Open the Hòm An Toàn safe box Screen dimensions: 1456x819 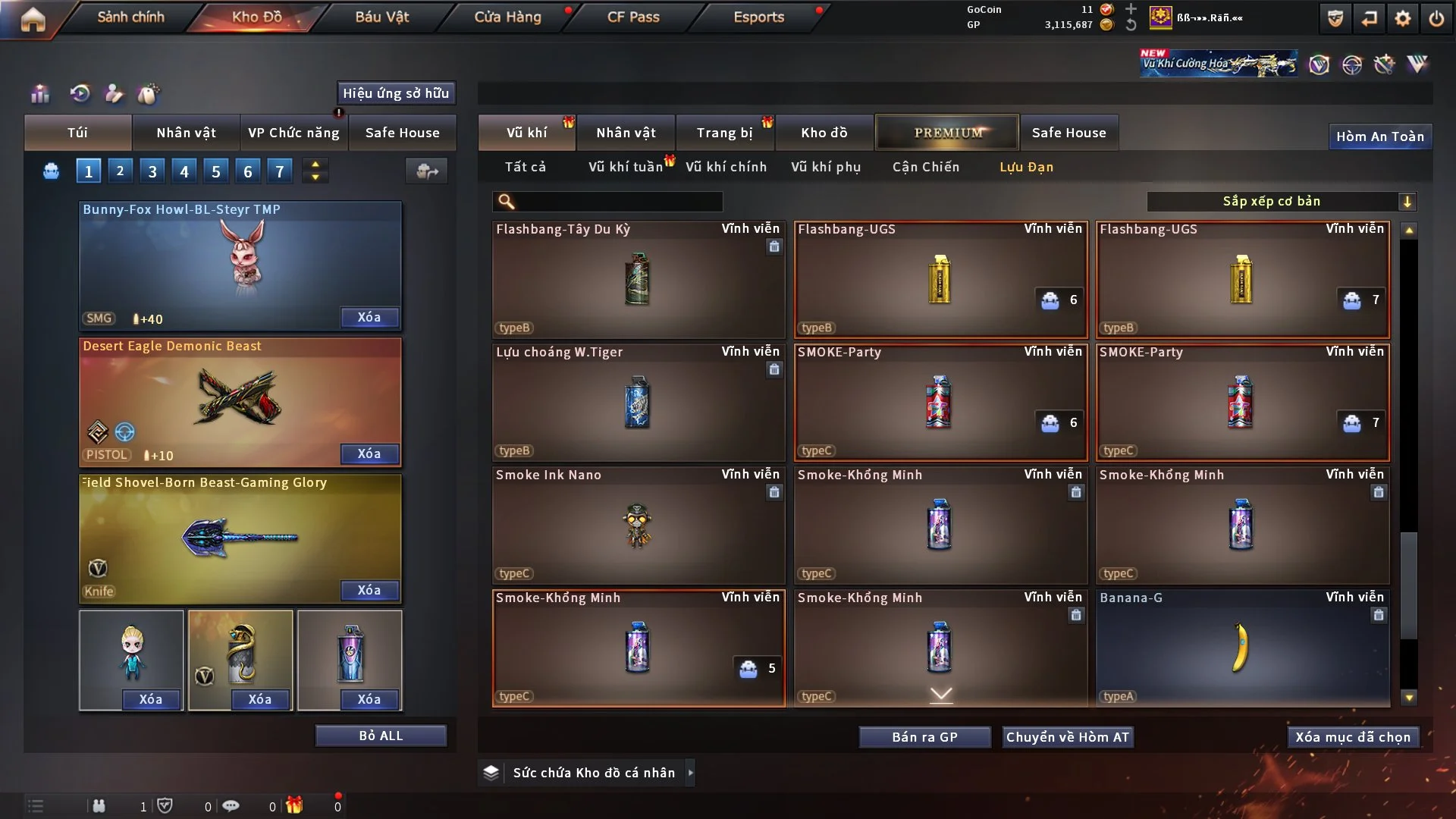coord(1379,136)
